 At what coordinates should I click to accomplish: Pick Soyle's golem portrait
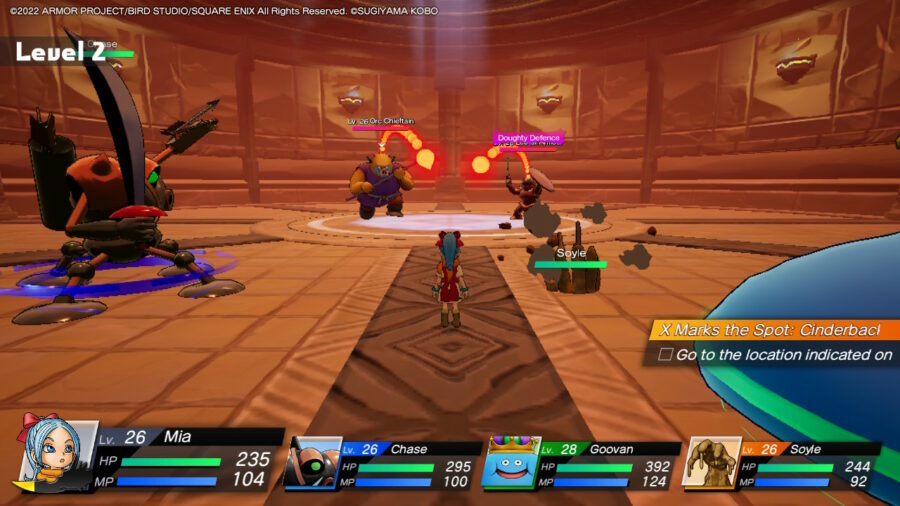(711, 461)
